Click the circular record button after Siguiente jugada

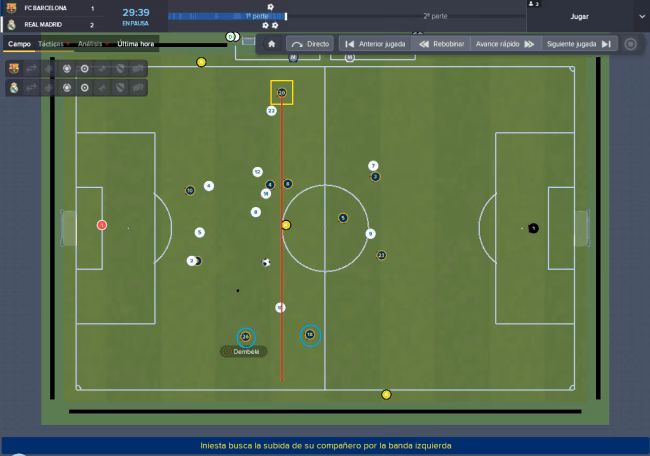coord(630,44)
